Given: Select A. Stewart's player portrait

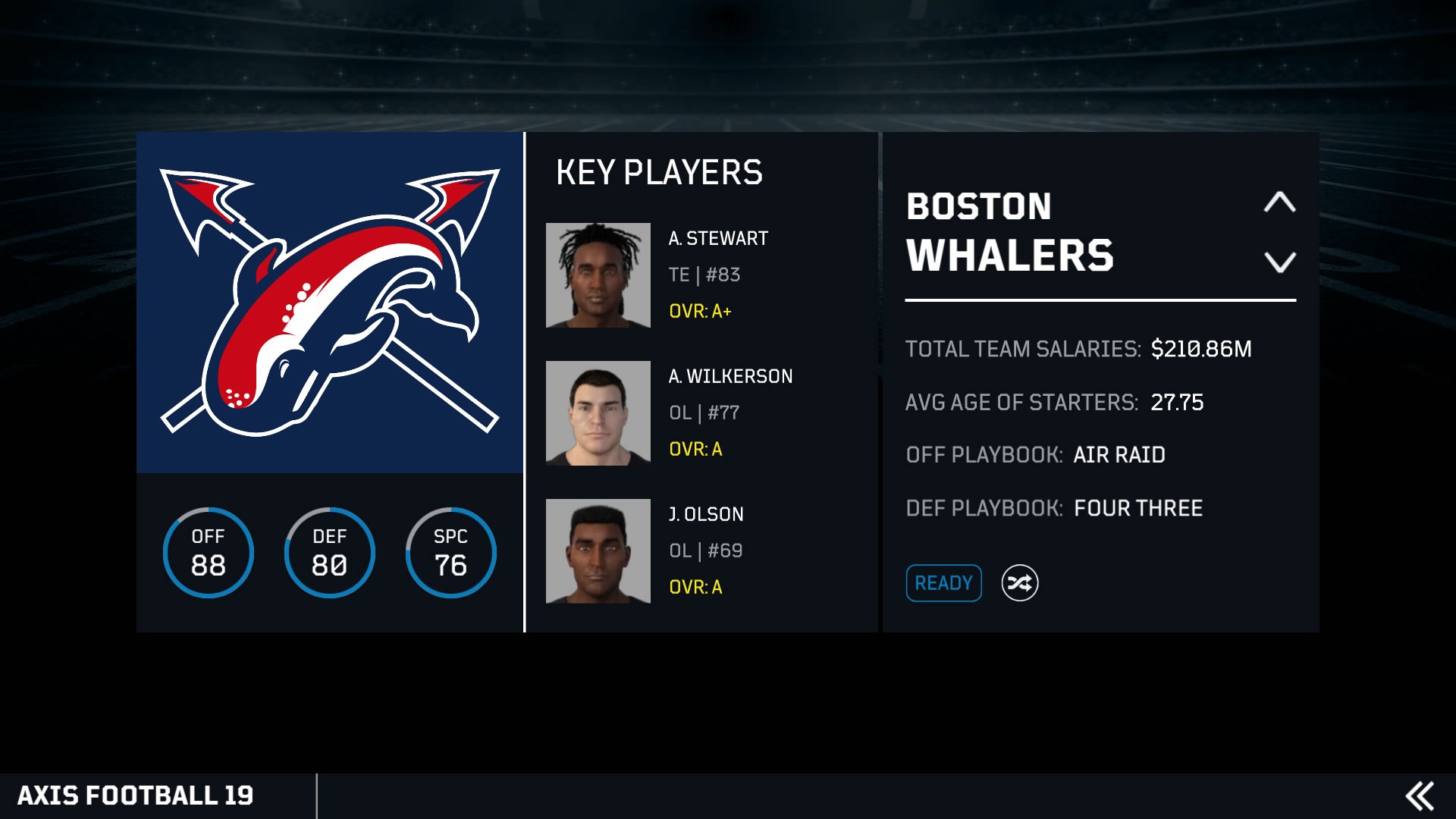Looking at the screenshot, I should click(x=598, y=275).
